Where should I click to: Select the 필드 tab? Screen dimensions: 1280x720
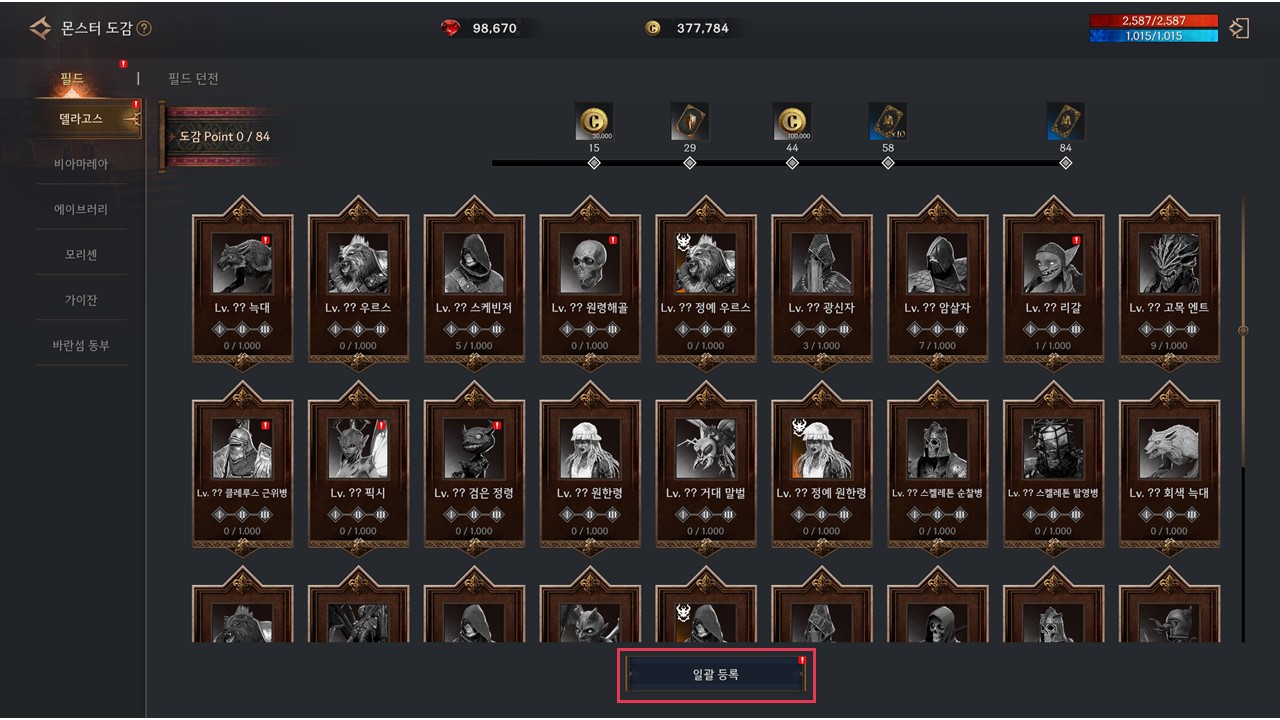click(71, 79)
